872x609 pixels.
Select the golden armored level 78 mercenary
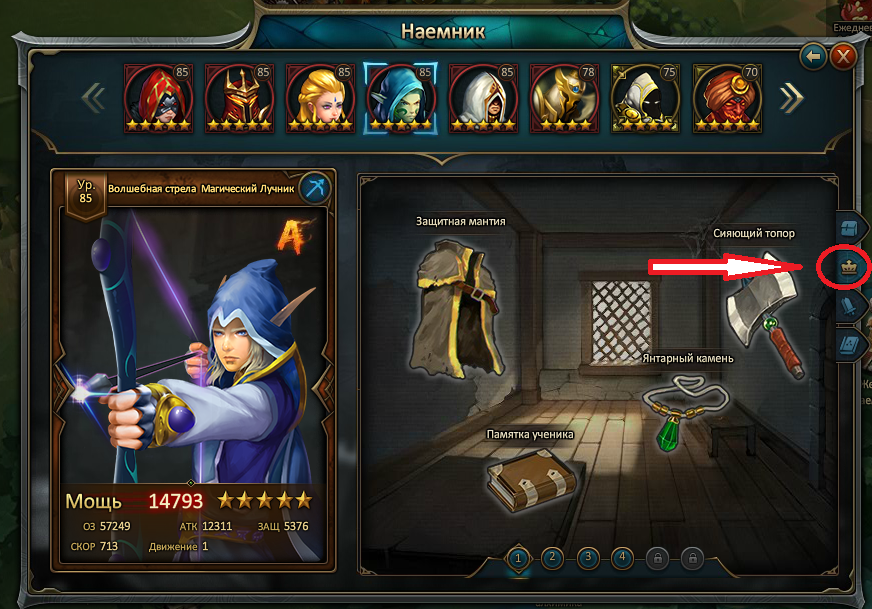coord(563,98)
